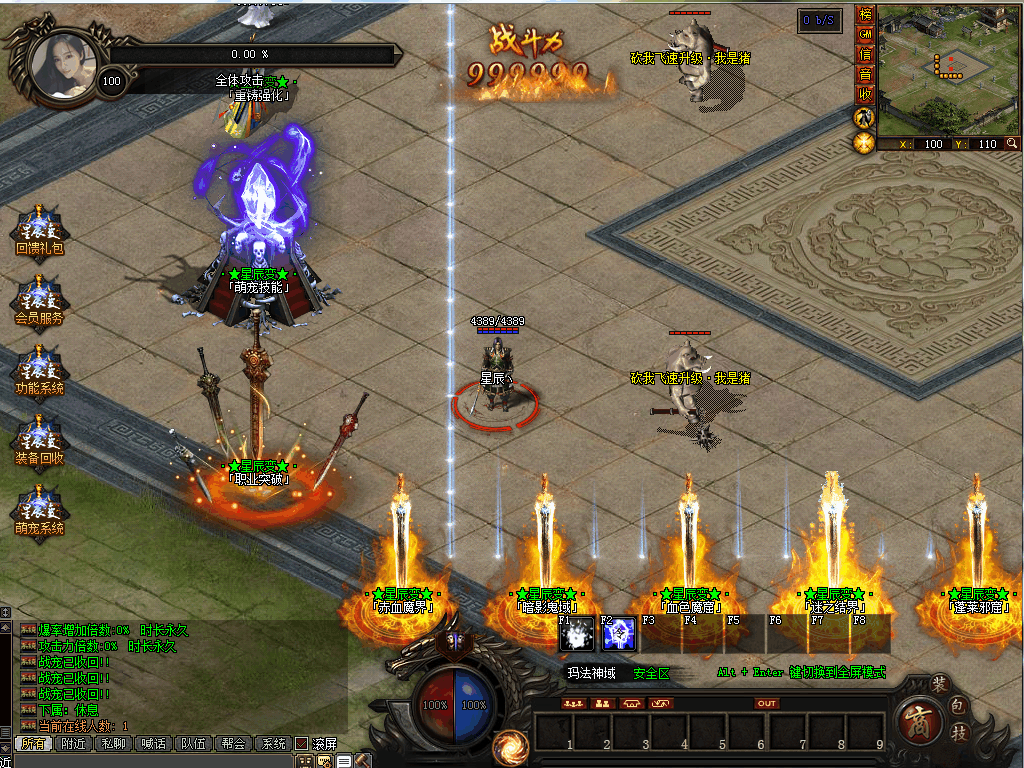Activate the F1 white burst skill
The width and height of the screenshot is (1024, 768).
[577, 634]
